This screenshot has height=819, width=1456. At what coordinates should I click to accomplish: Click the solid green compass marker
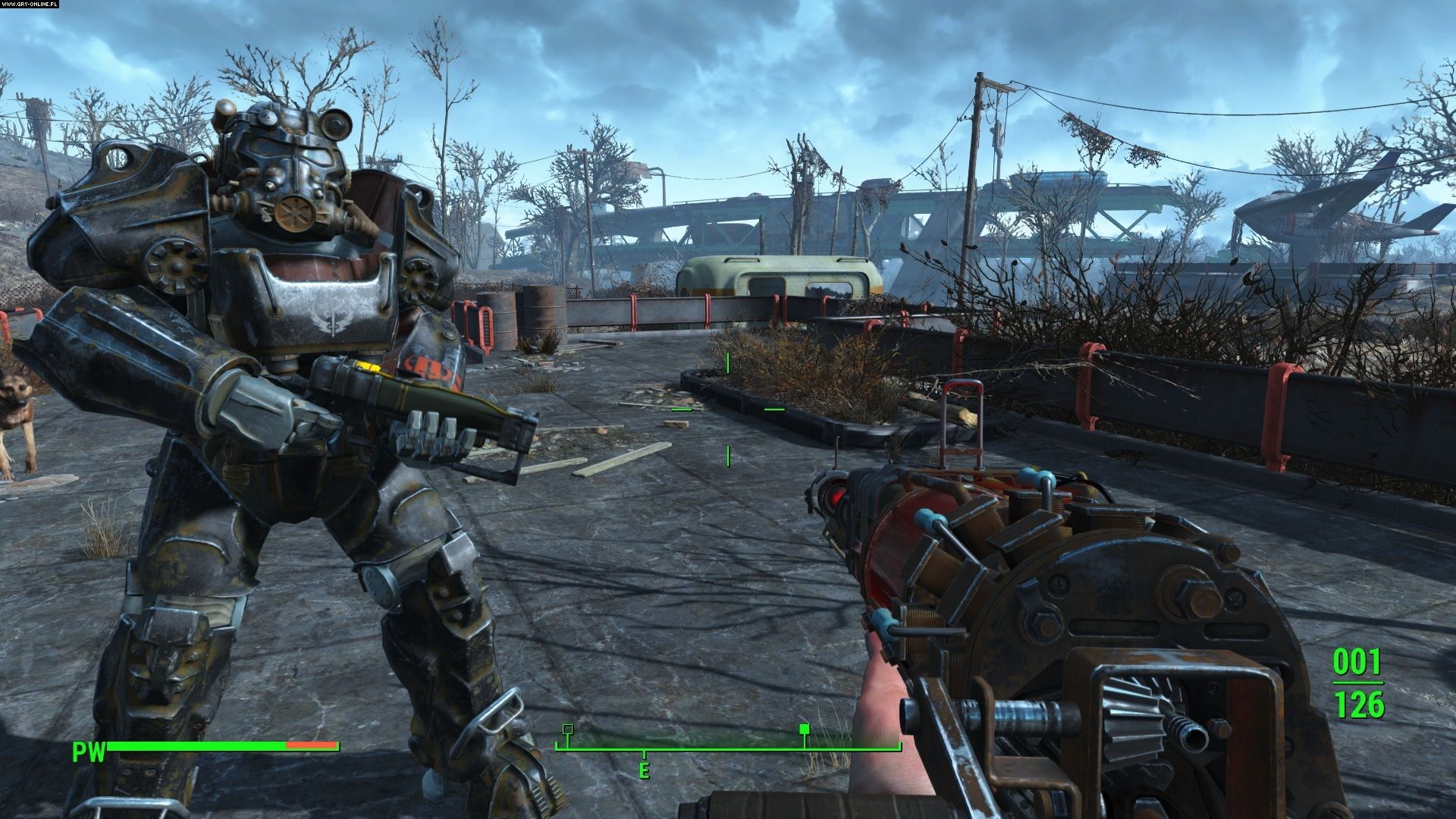805,730
